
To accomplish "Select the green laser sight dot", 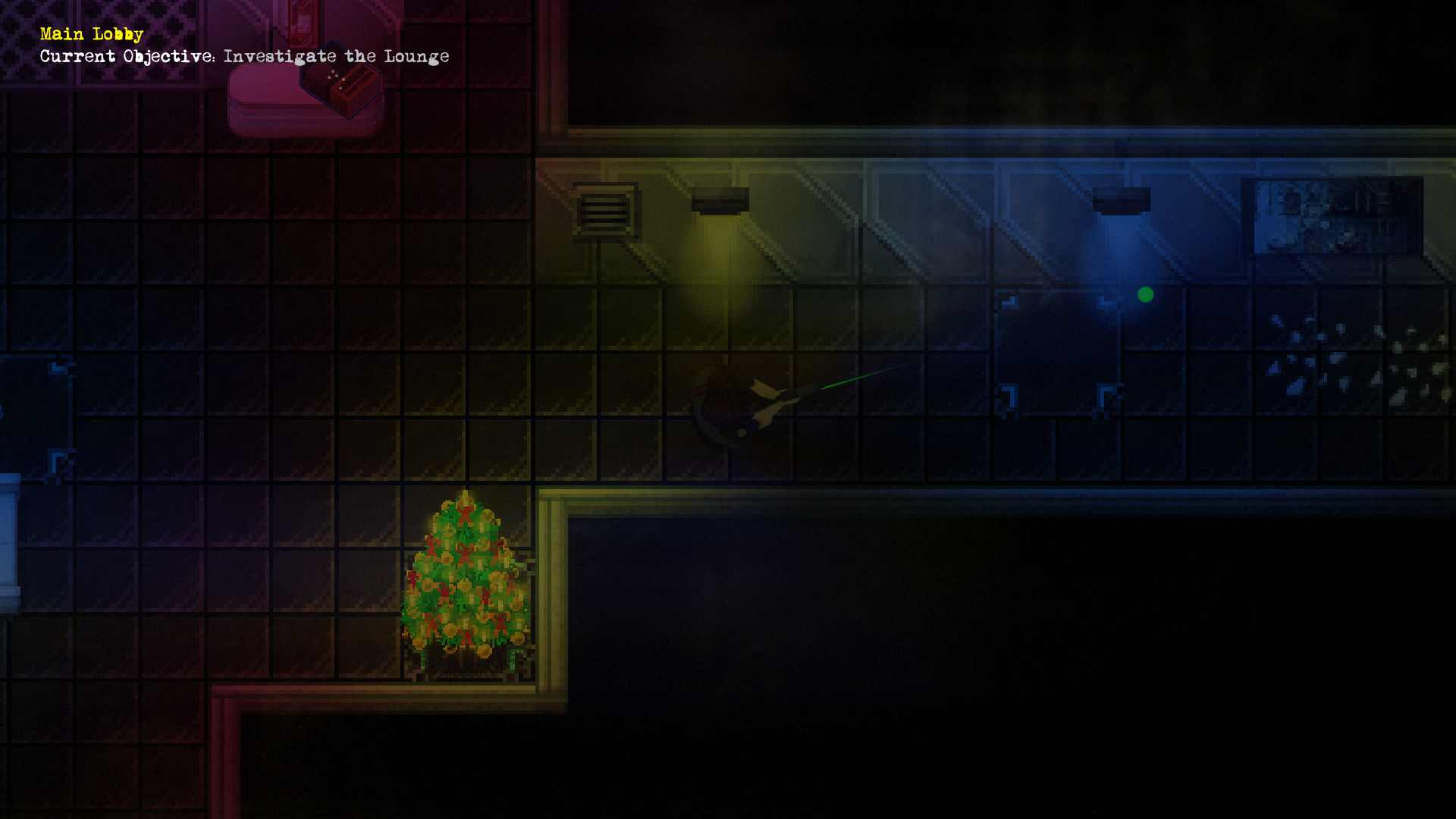I will tap(1145, 294).
